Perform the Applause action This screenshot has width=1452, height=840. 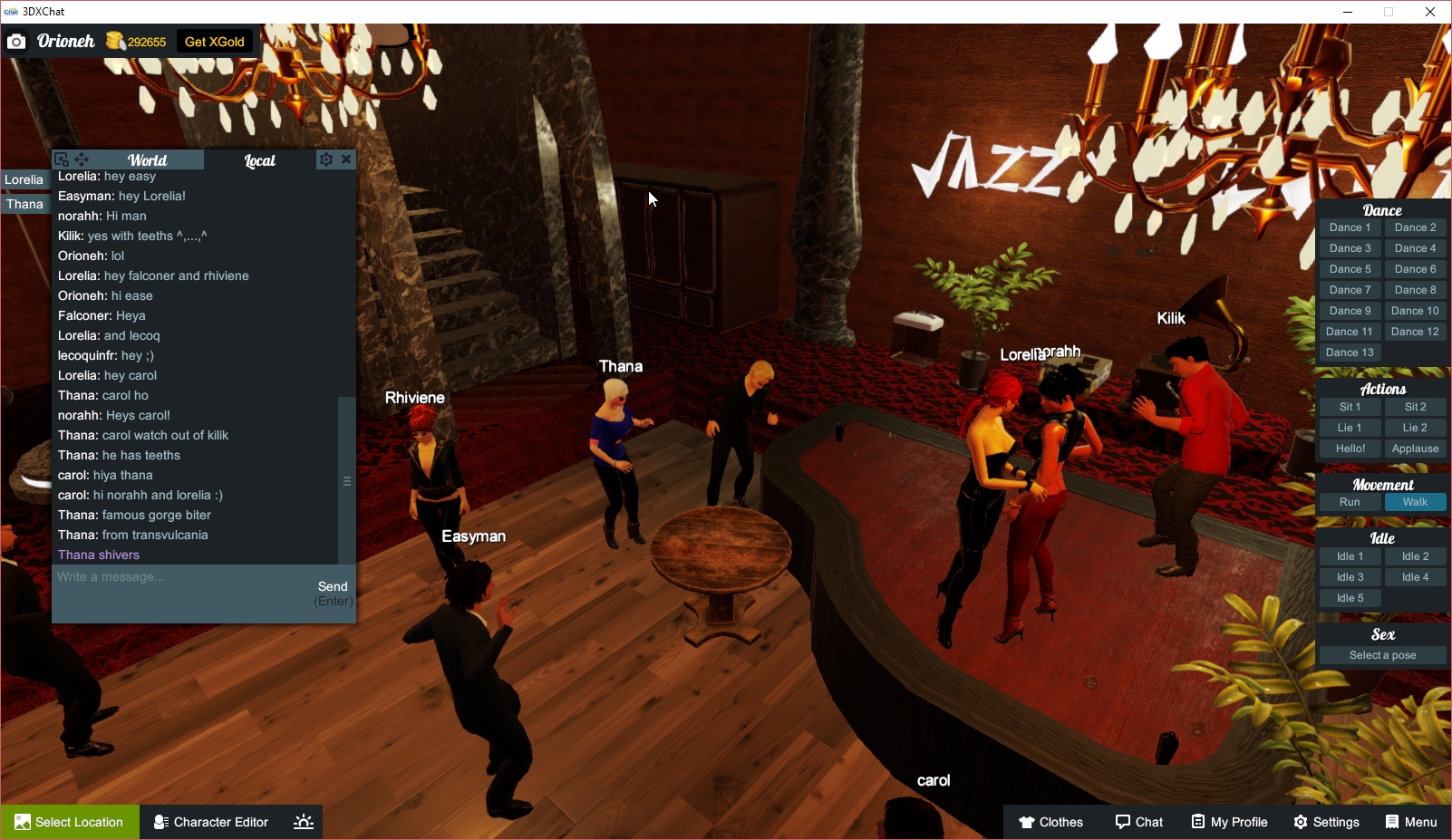pyautogui.click(x=1415, y=448)
